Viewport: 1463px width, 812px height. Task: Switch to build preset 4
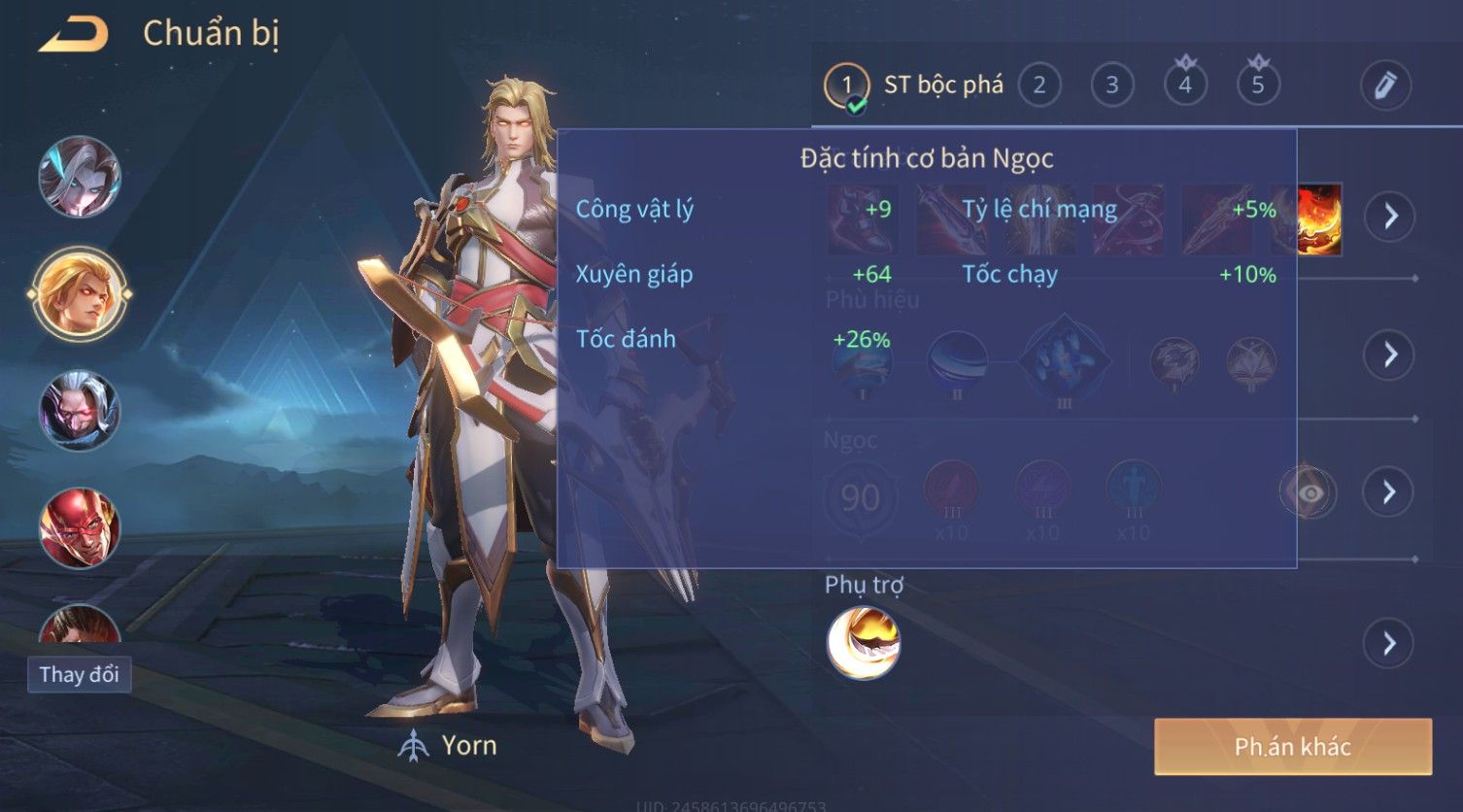coord(1185,85)
